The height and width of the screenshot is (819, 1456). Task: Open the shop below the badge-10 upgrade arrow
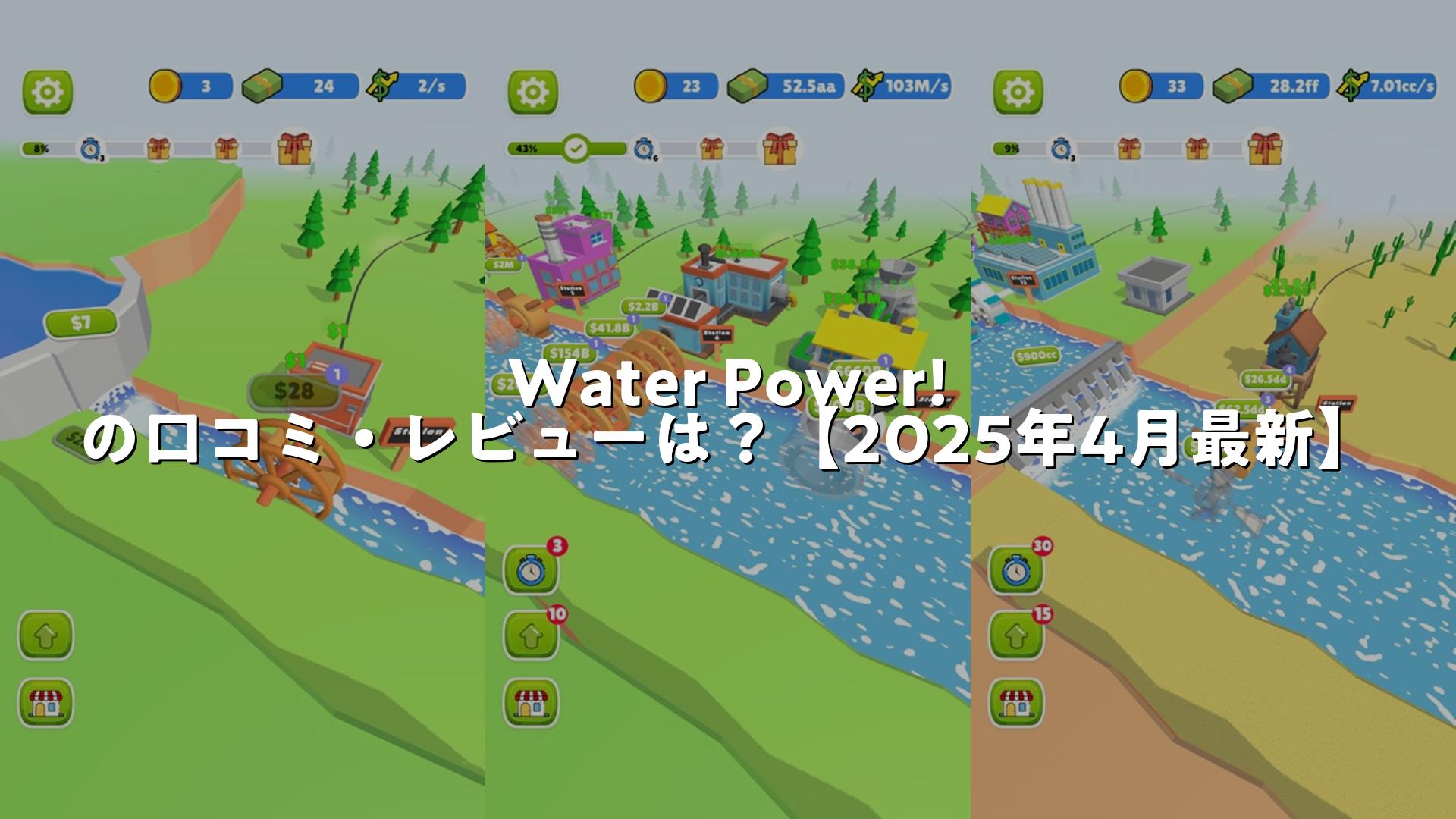coord(531,702)
